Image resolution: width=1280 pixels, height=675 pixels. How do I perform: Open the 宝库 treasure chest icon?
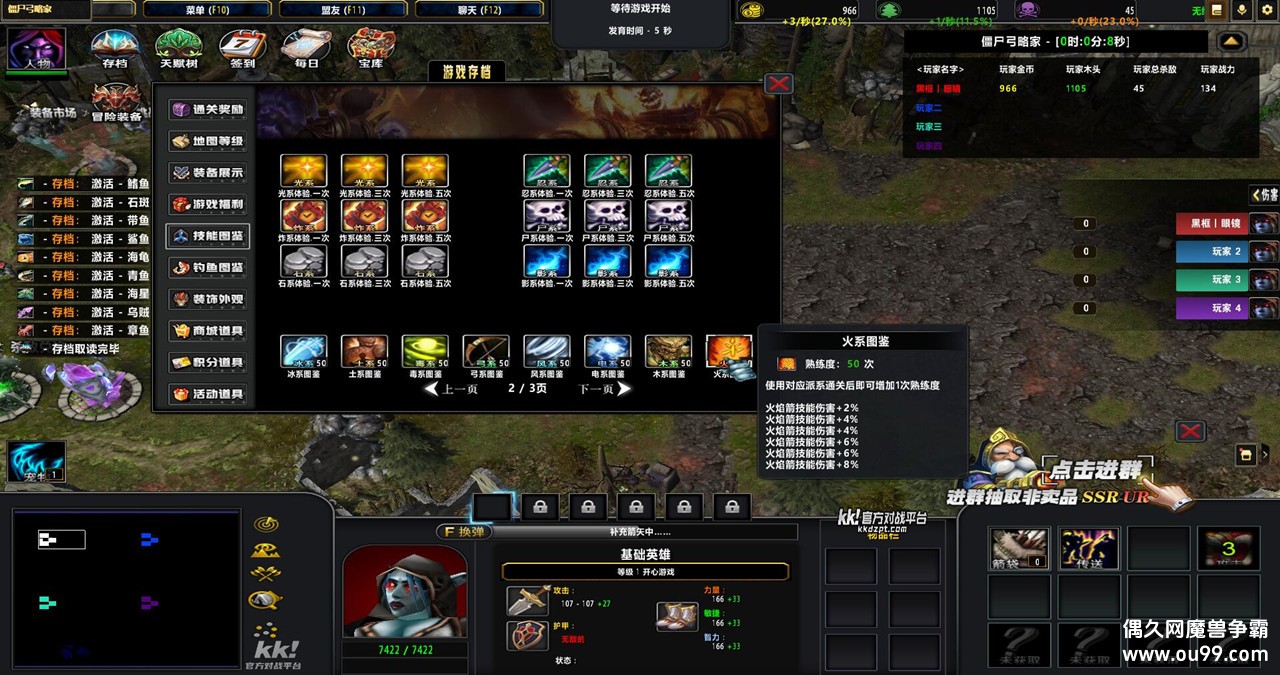point(370,46)
